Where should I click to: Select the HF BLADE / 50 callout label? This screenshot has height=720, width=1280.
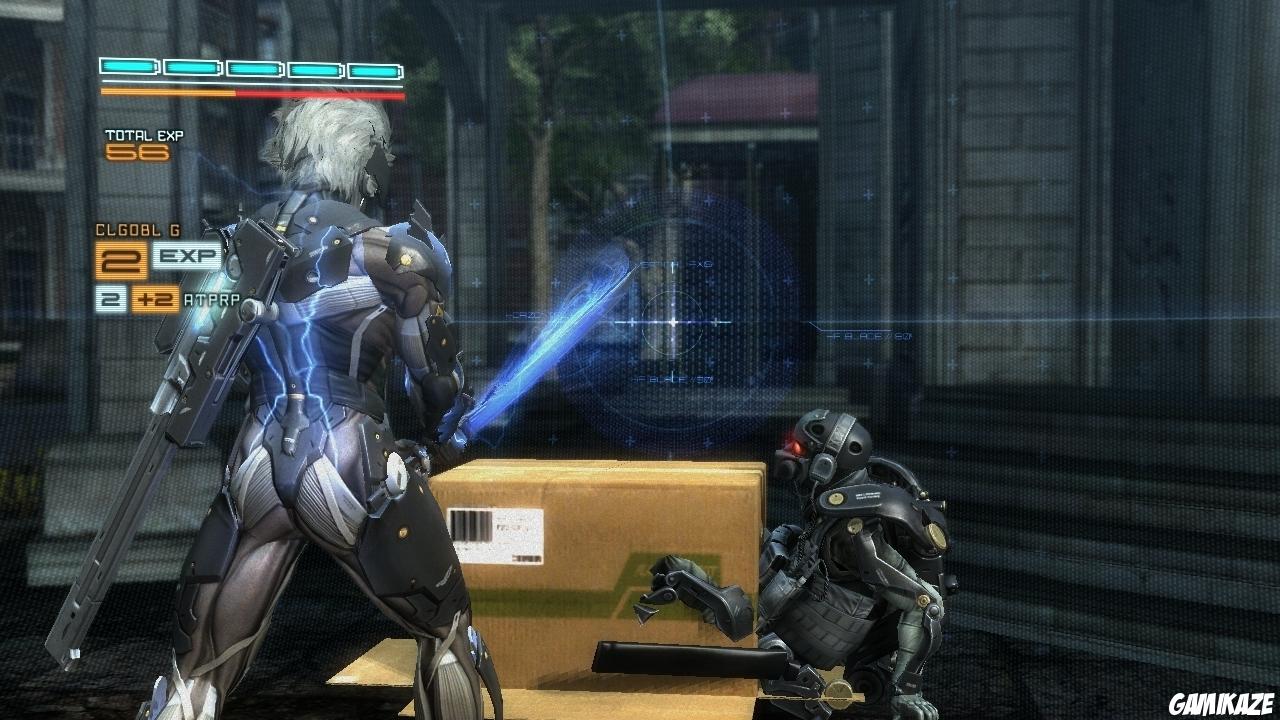[x=672, y=379]
